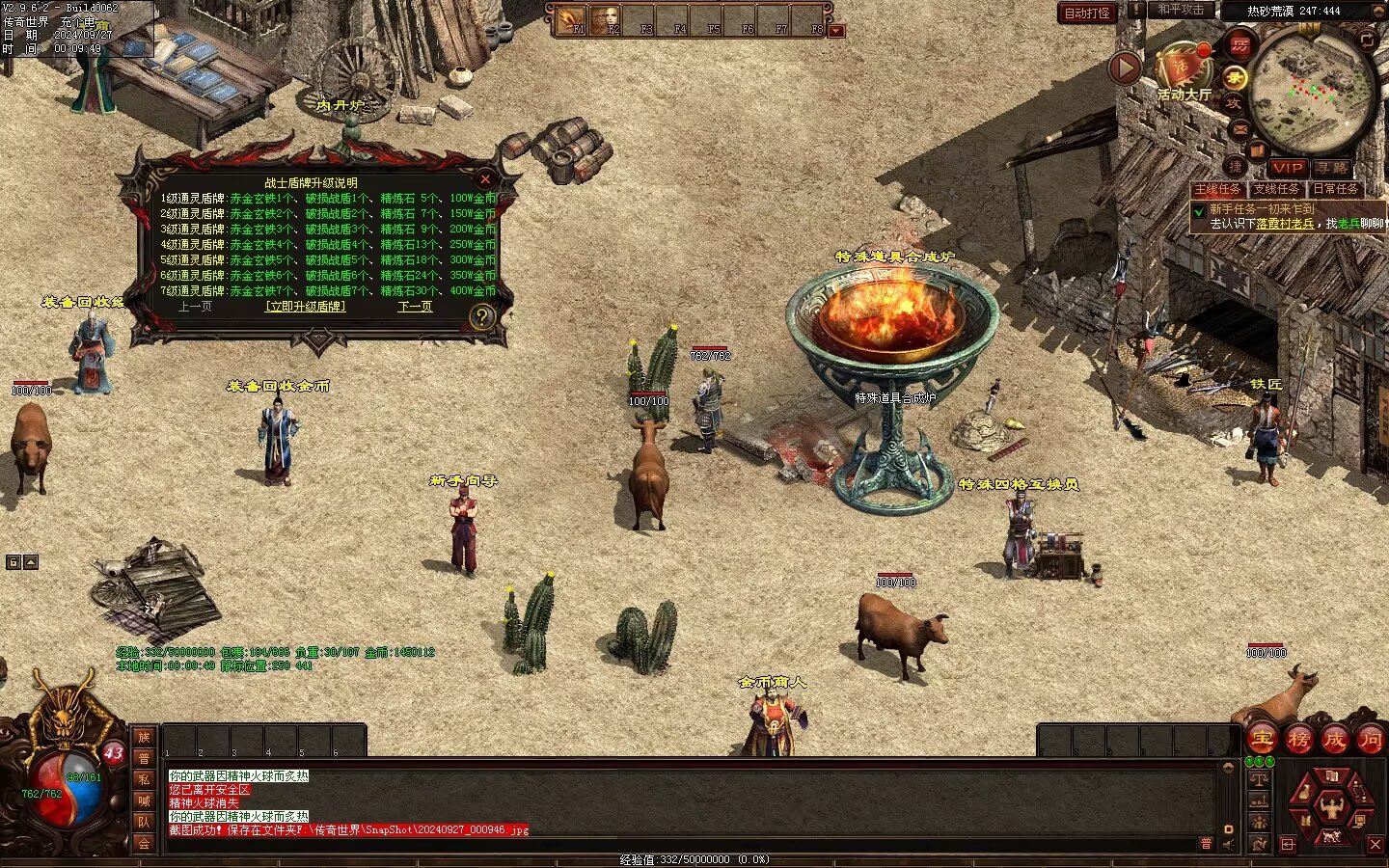Viewport: 1389px width, 868px height.
Task: Open the 榜 ranking button
Action: coord(1298,740)
